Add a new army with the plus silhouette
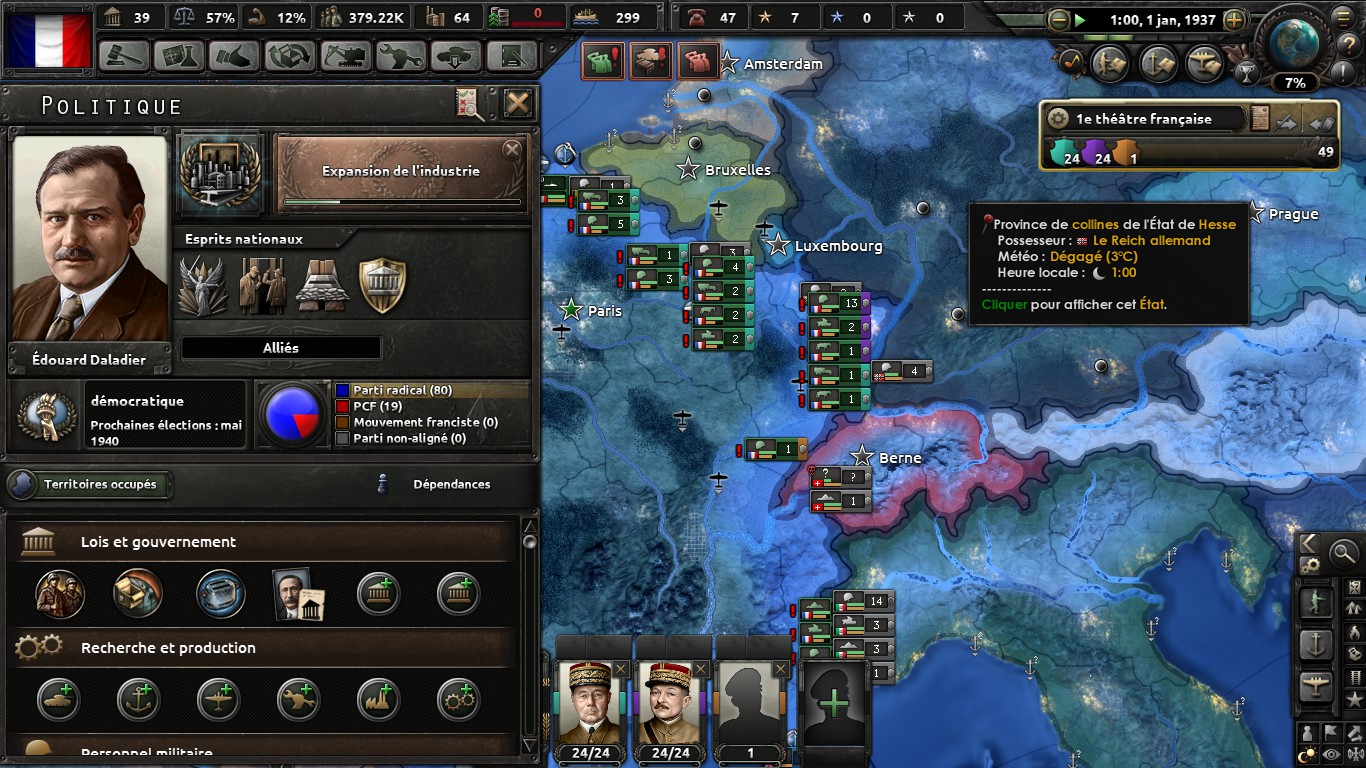The height and width of the screenshot is (768, 1366). pos(834,705)
